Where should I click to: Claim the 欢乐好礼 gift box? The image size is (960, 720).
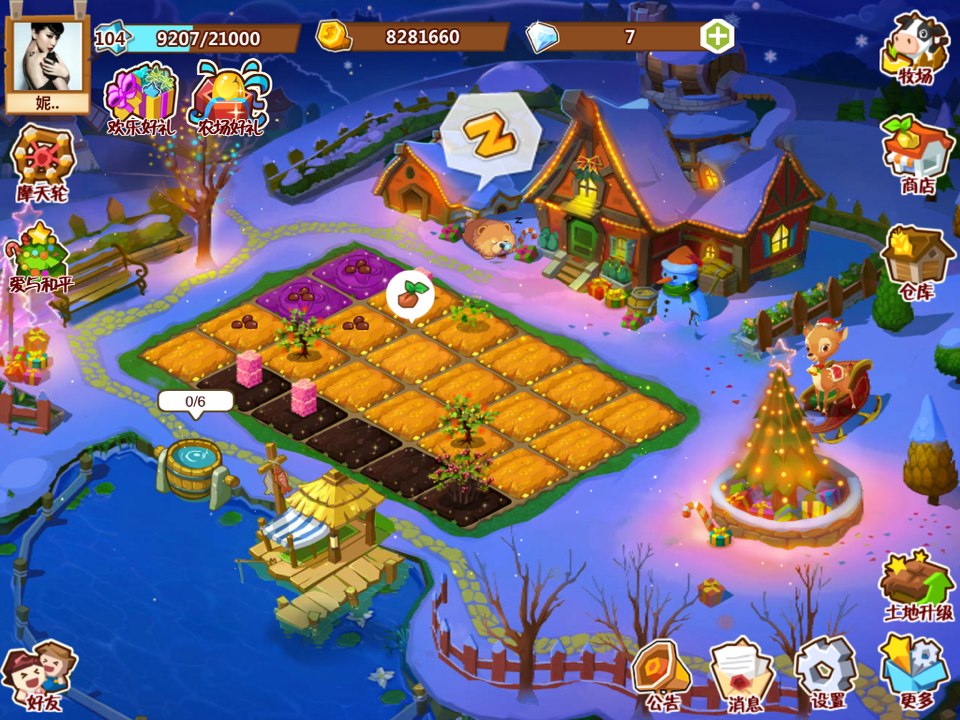tap(142, 99)
